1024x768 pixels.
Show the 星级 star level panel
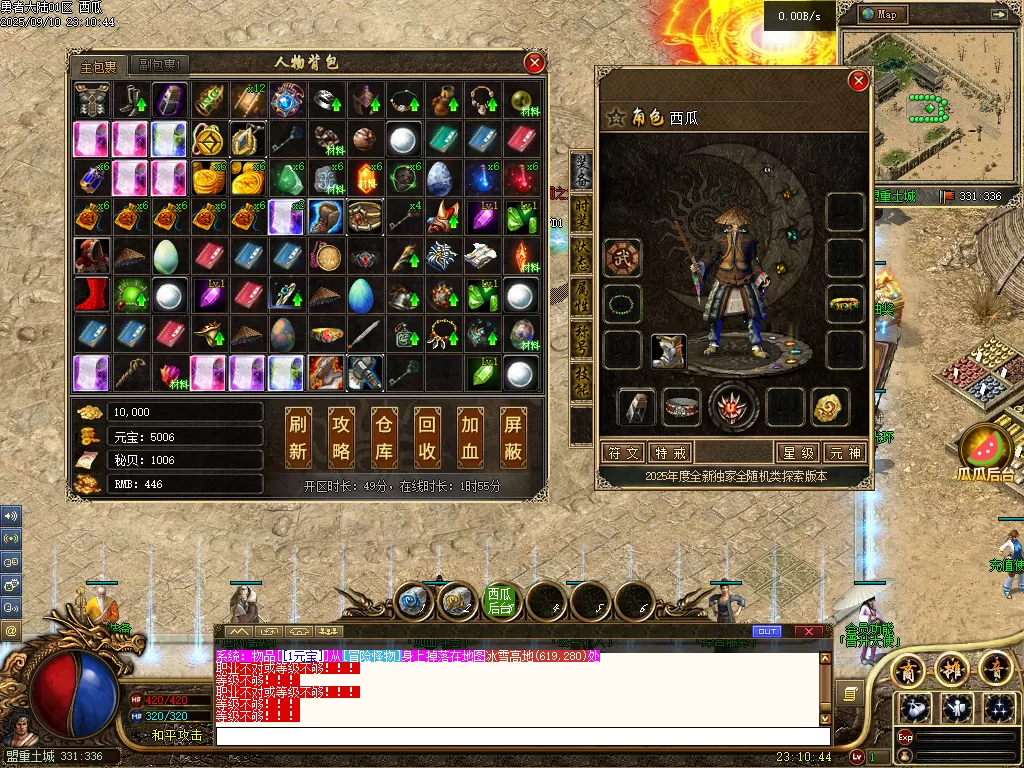click(799, 453)
